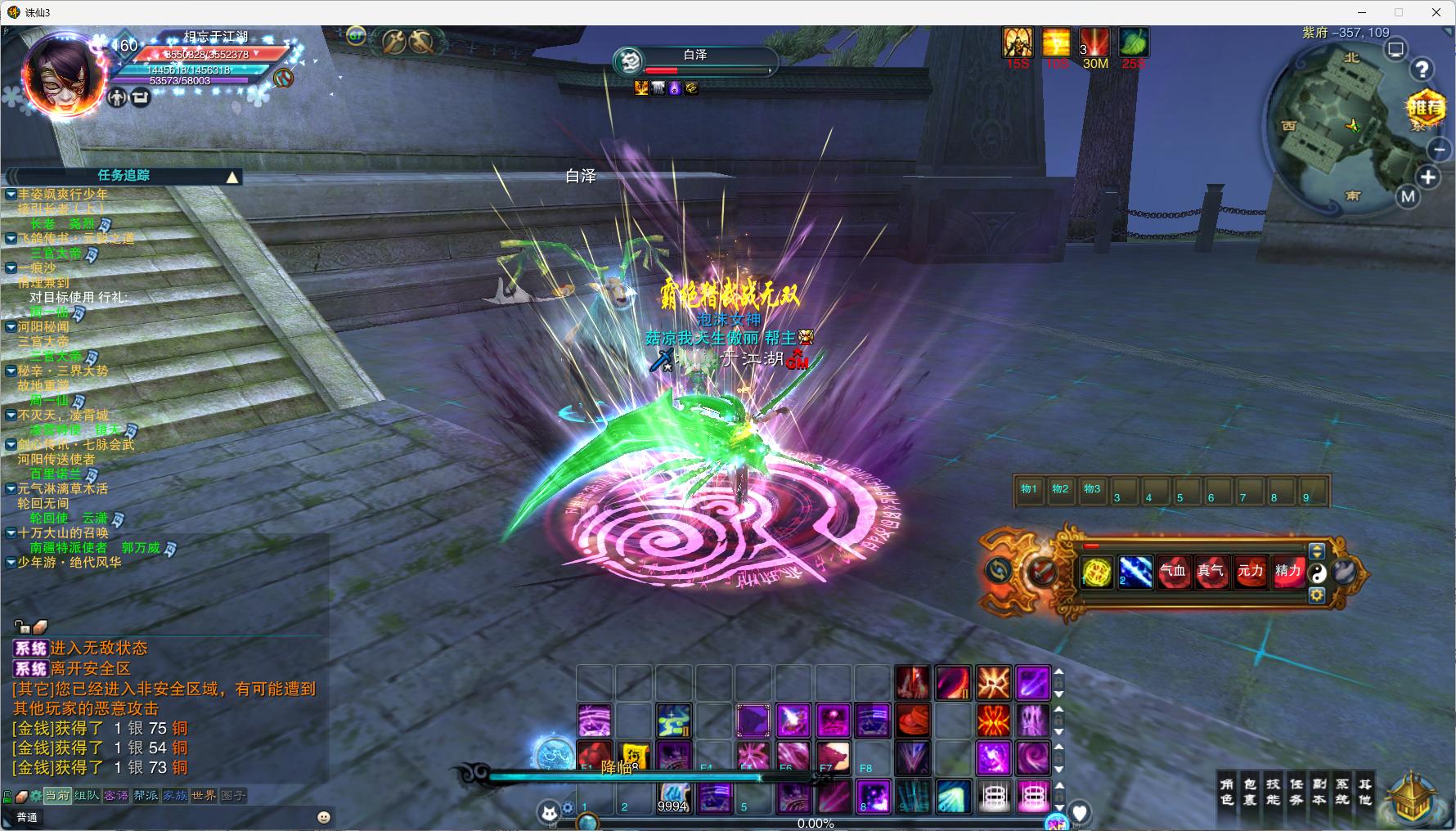Image resolution: width=1456 pixels, height=831 pixels.
Task: Switch chat to the 组队 team tab
Action: (86, 795)
